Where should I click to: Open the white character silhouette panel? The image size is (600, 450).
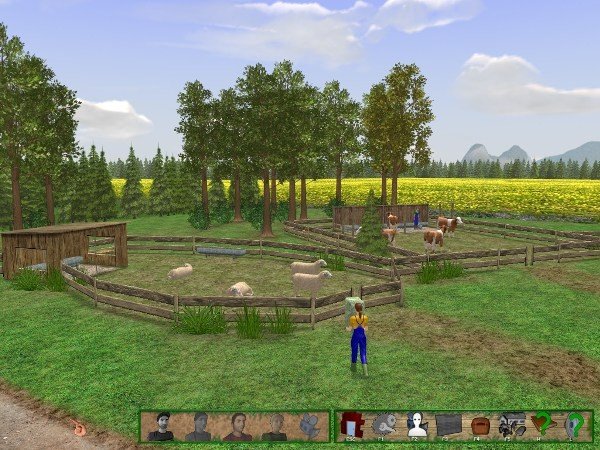pyautogui.click(x=416, y=426)
